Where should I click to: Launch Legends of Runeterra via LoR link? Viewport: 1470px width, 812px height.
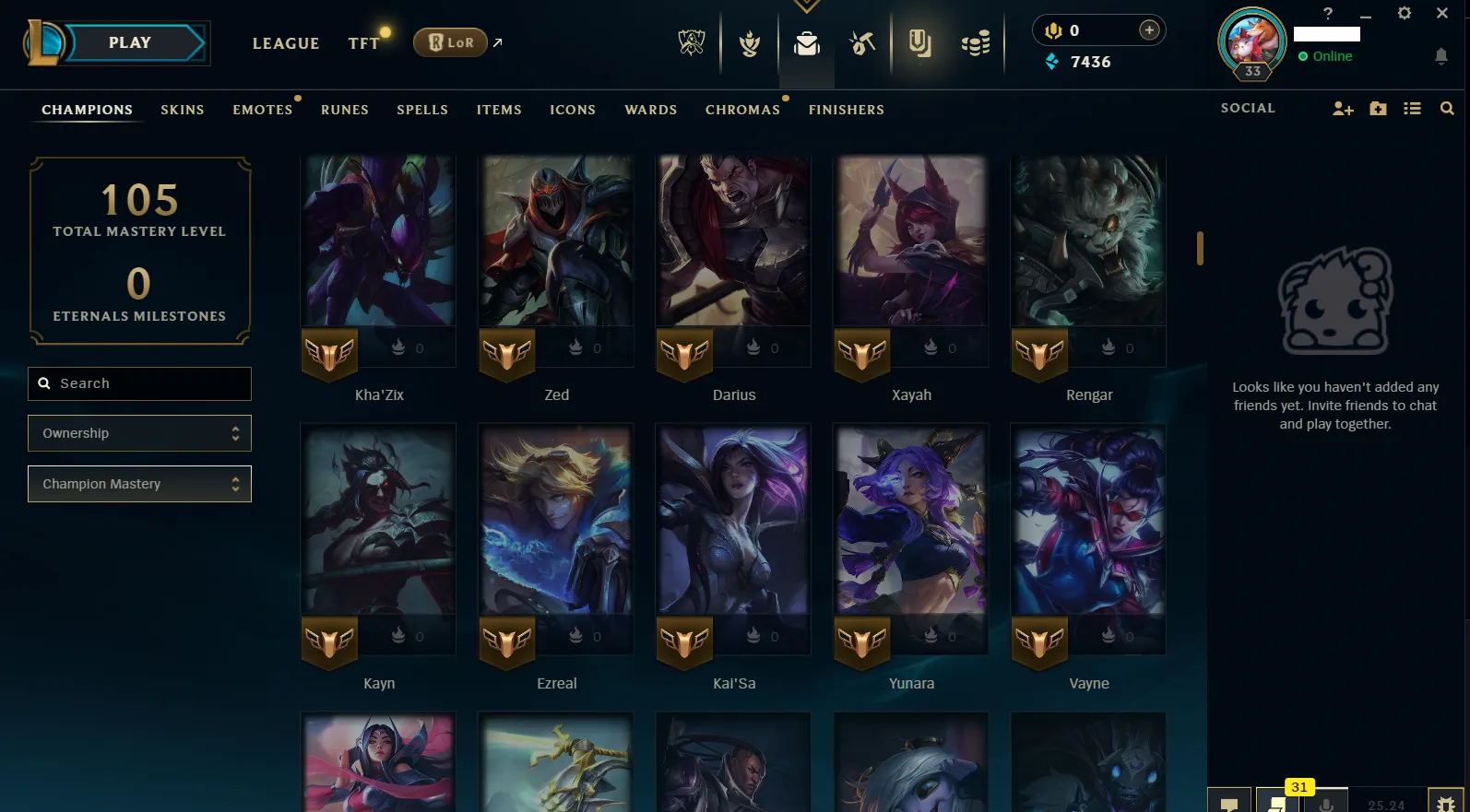click(450, 41)
